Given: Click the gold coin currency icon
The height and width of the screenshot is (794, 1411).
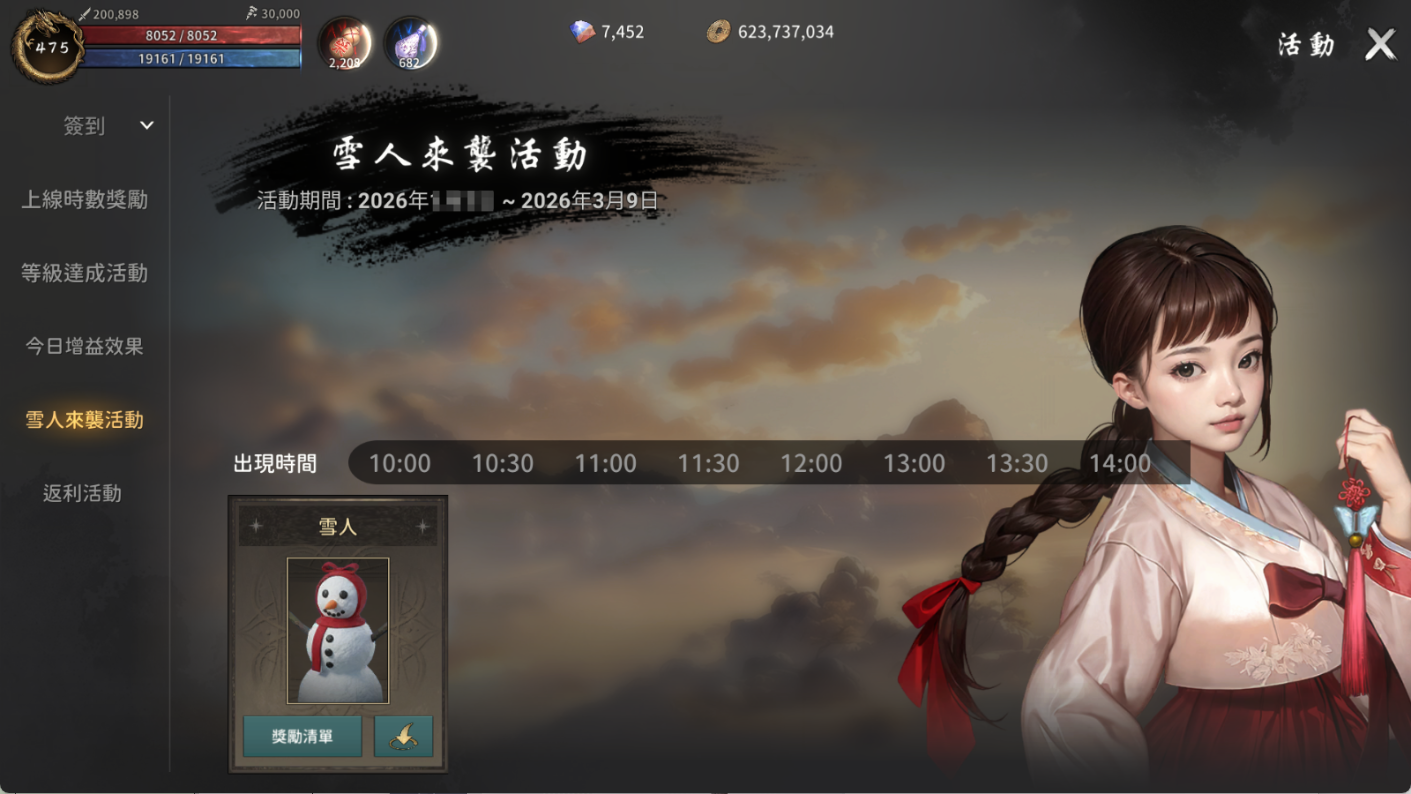Looking at the screenshot, I should (718, 32).
